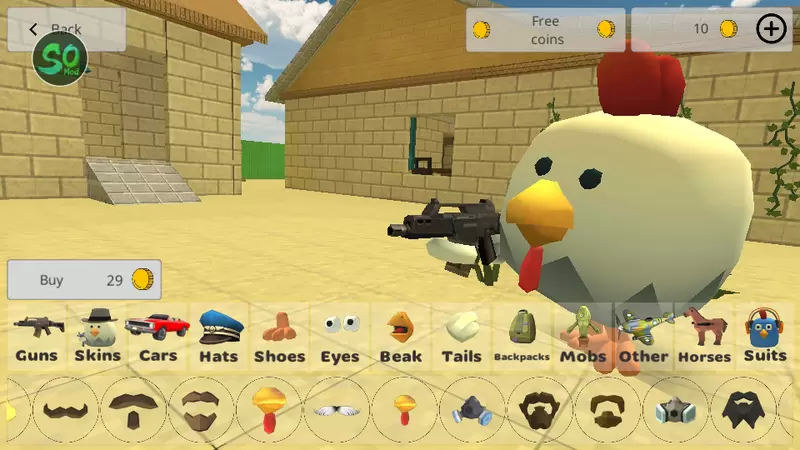Go back using the Back button
The image size is (800, 450).
point(66,29)
